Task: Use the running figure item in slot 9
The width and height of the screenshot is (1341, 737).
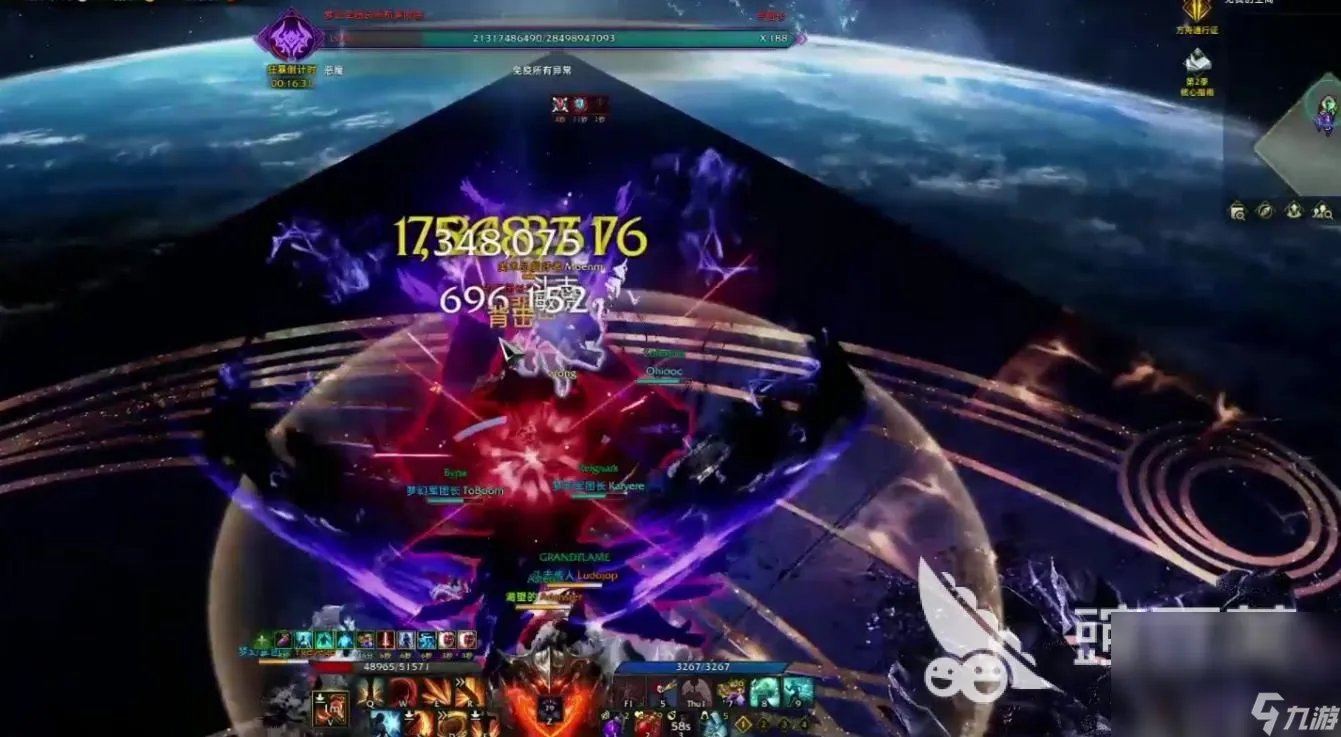Action: (x=797, y=692)
